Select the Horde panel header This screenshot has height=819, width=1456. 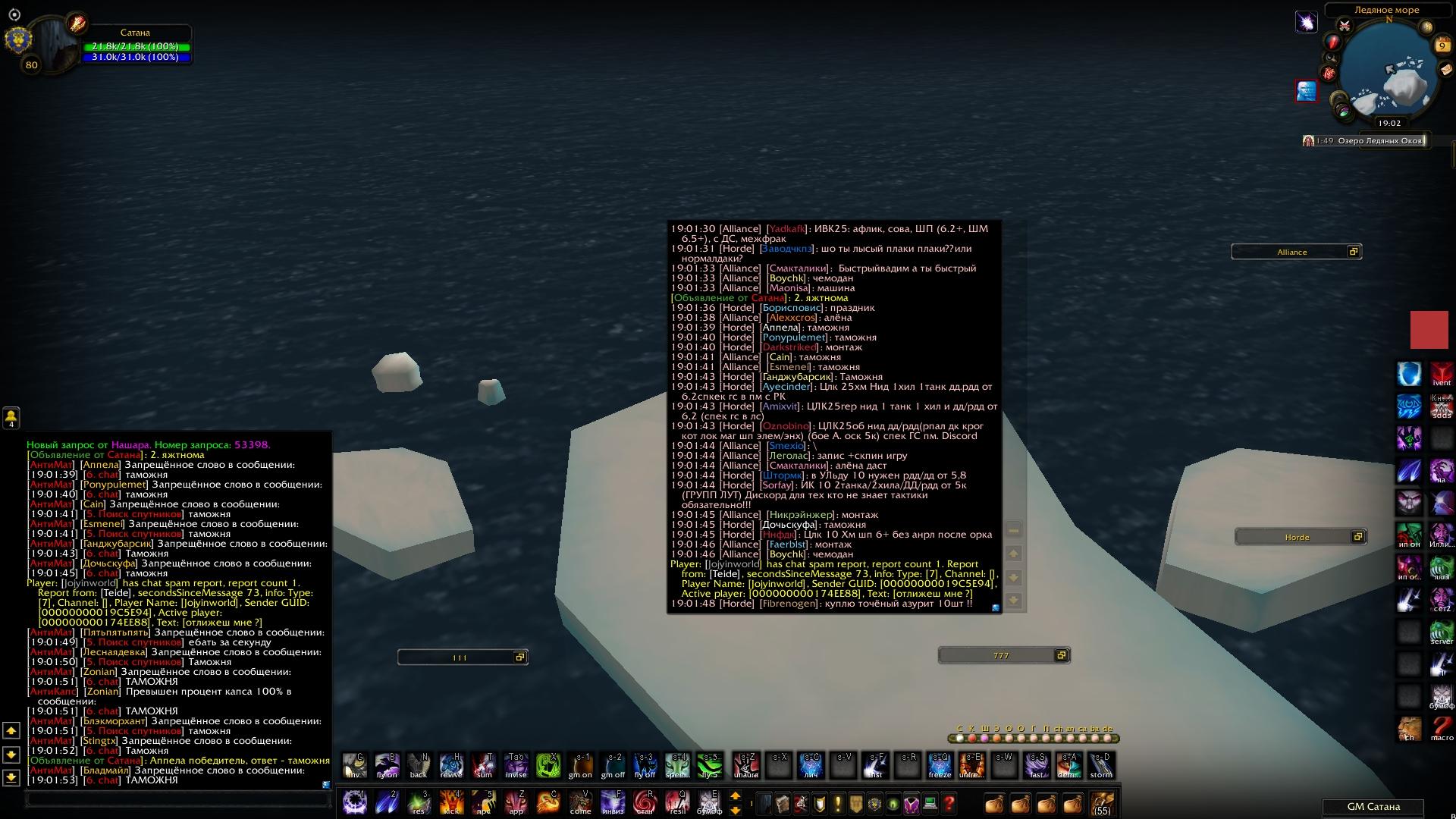click(x=1297, y=537)
